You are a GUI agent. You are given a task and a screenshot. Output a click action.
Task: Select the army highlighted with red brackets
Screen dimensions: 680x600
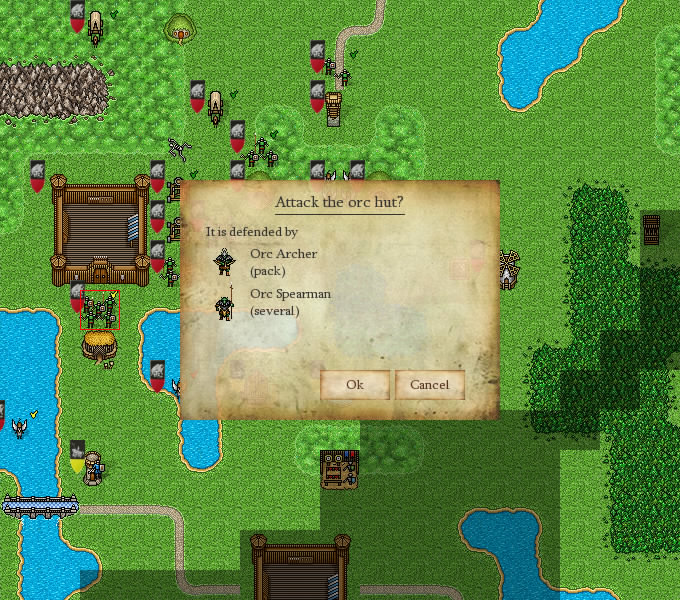click(x=99, y=310)
